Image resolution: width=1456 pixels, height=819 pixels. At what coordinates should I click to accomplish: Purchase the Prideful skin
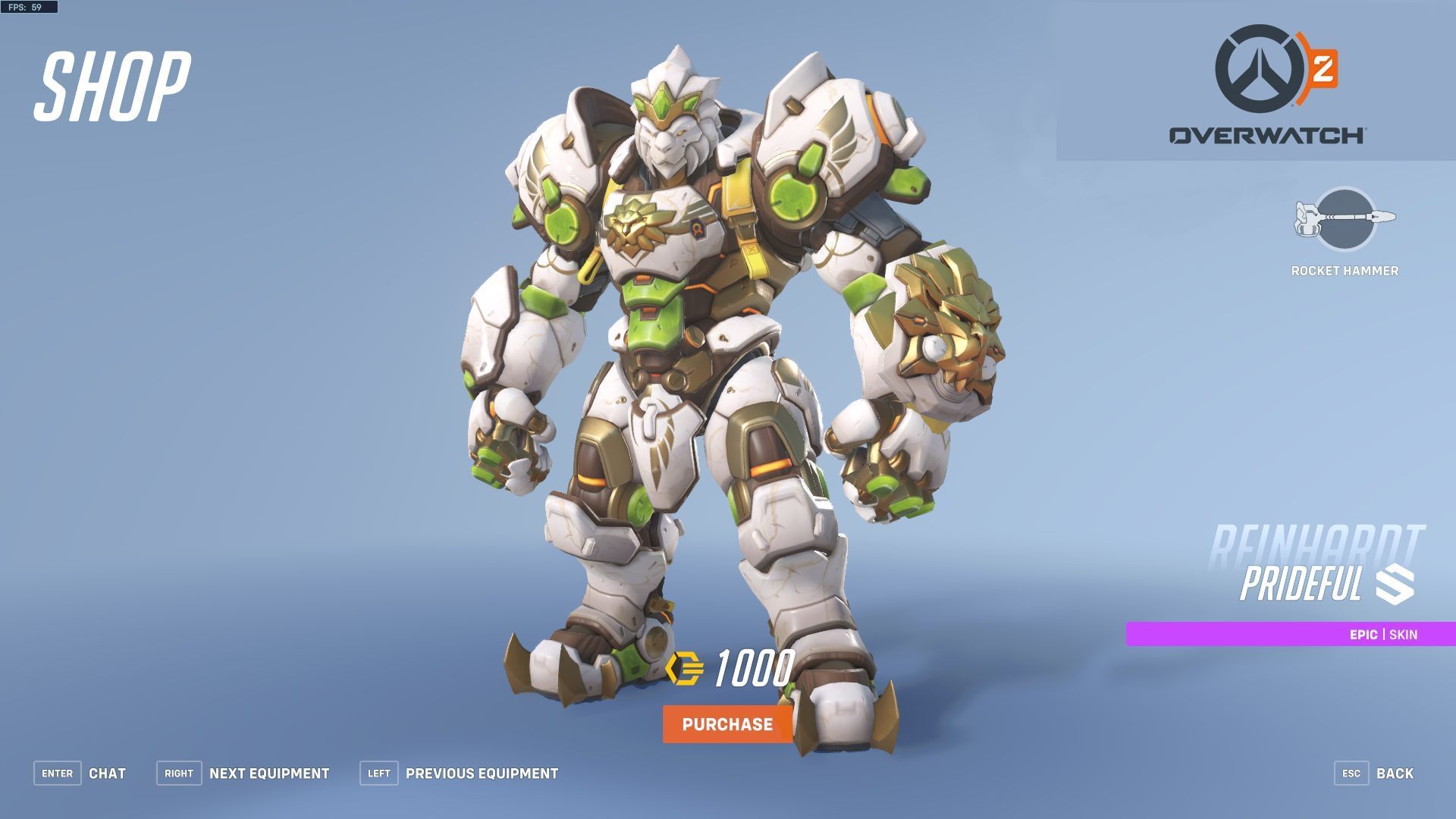[x=726, y=724]
